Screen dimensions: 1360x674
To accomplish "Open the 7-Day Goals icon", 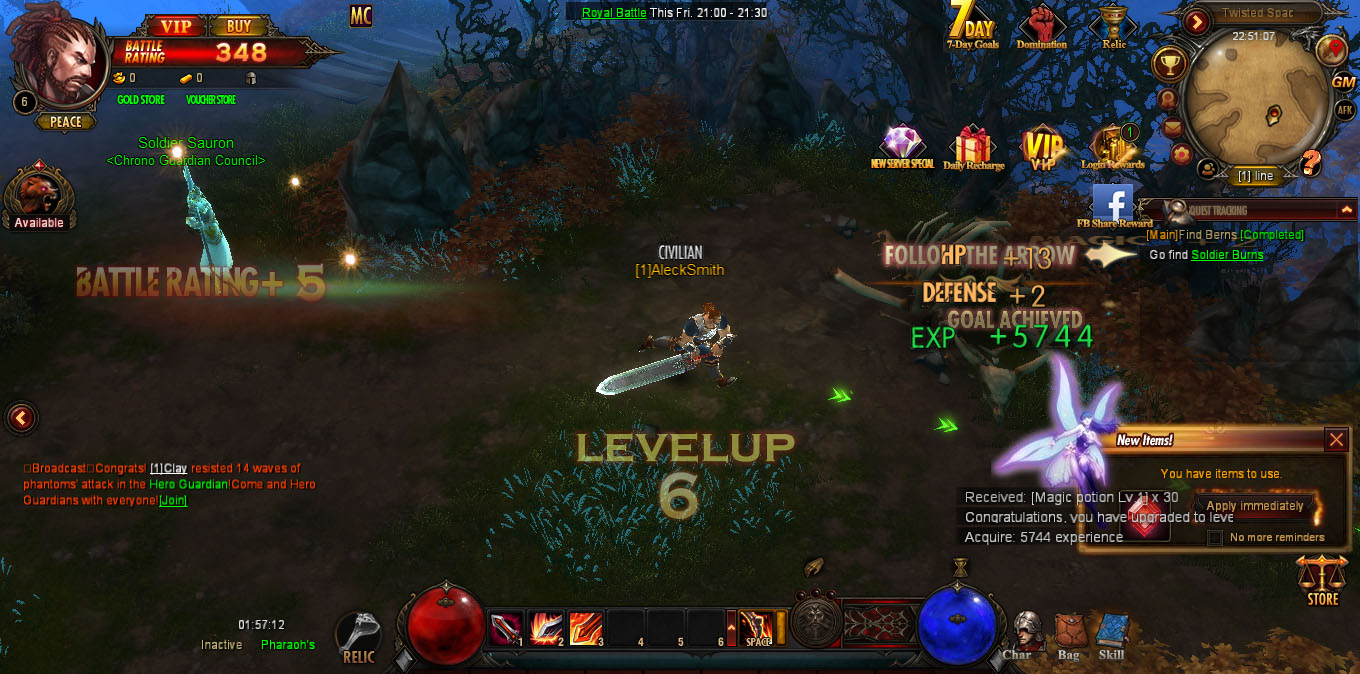I will click(972, 24).
